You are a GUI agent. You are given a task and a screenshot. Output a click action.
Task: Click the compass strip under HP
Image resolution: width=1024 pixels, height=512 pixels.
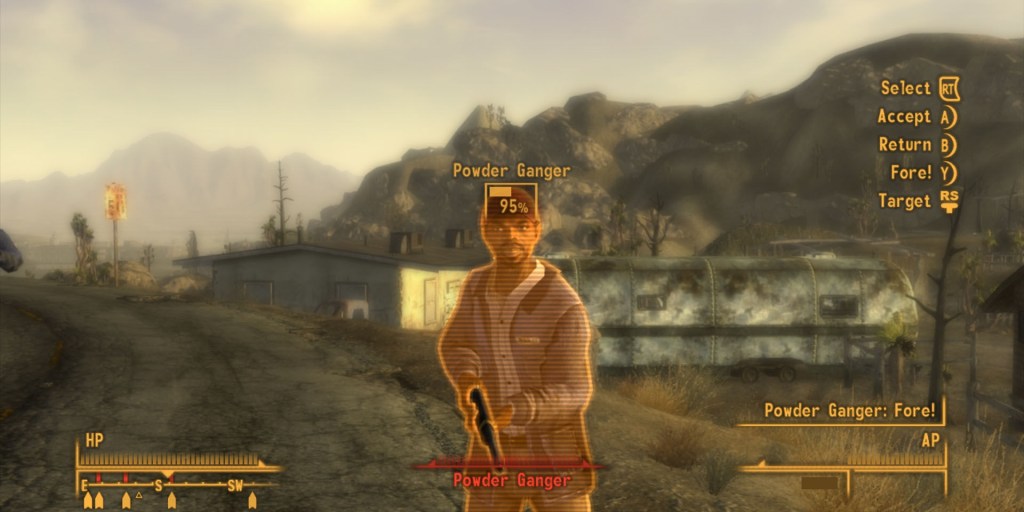(168, 485)
